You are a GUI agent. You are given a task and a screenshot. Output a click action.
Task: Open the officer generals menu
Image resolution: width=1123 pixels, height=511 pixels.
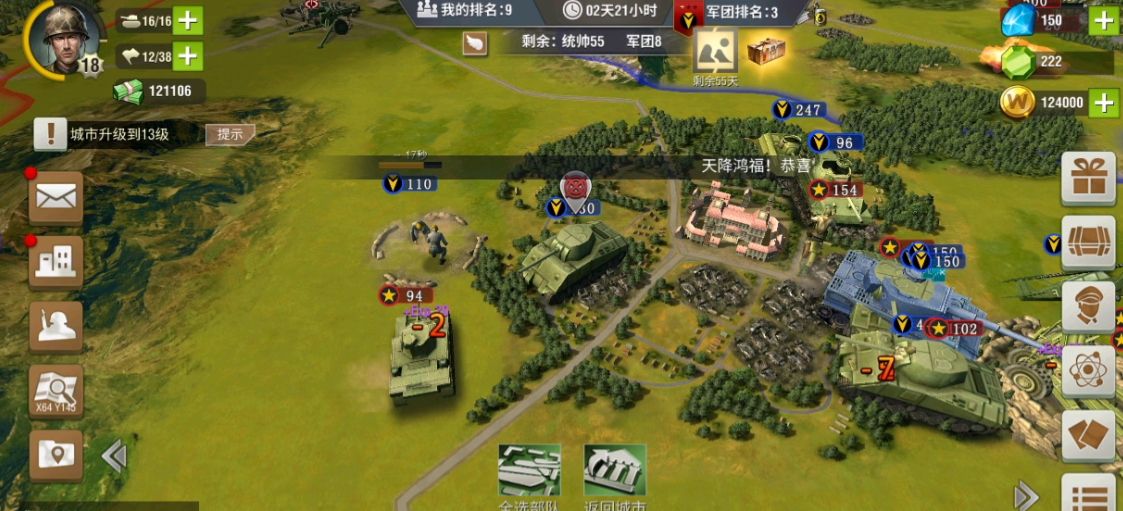[1088, 306]
